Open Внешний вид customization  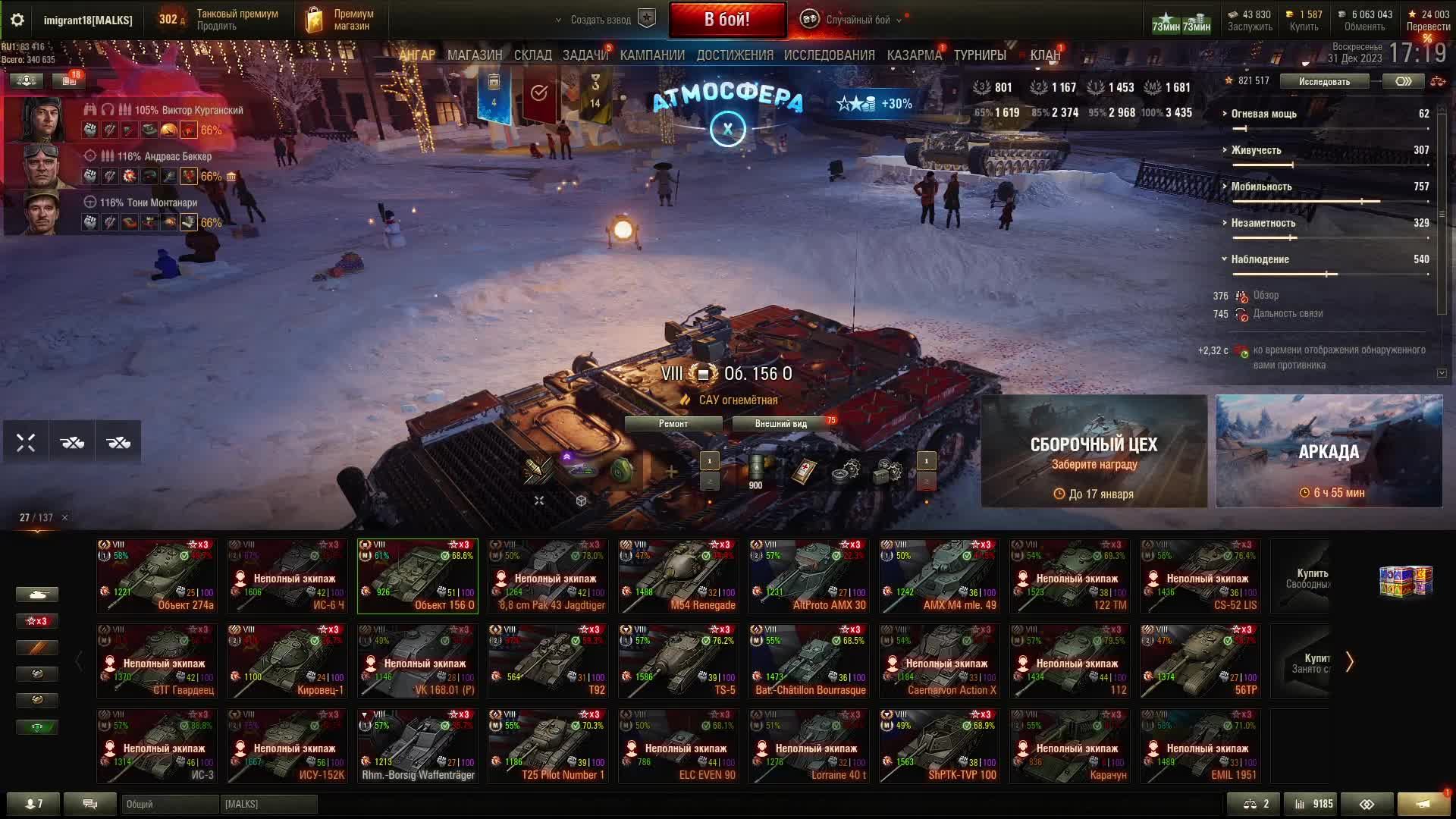pos(780,424)
